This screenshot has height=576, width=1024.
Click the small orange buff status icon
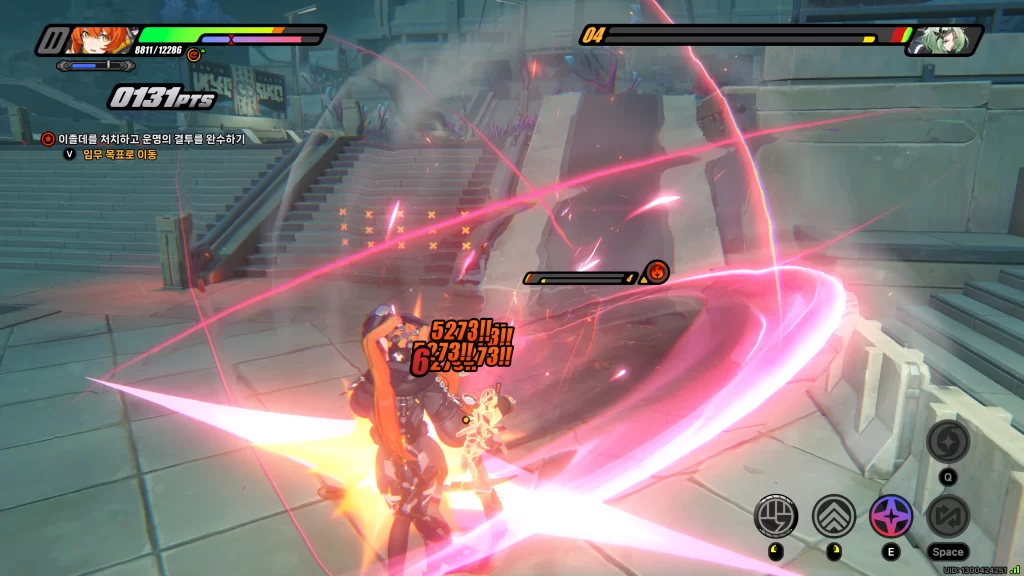194,55
